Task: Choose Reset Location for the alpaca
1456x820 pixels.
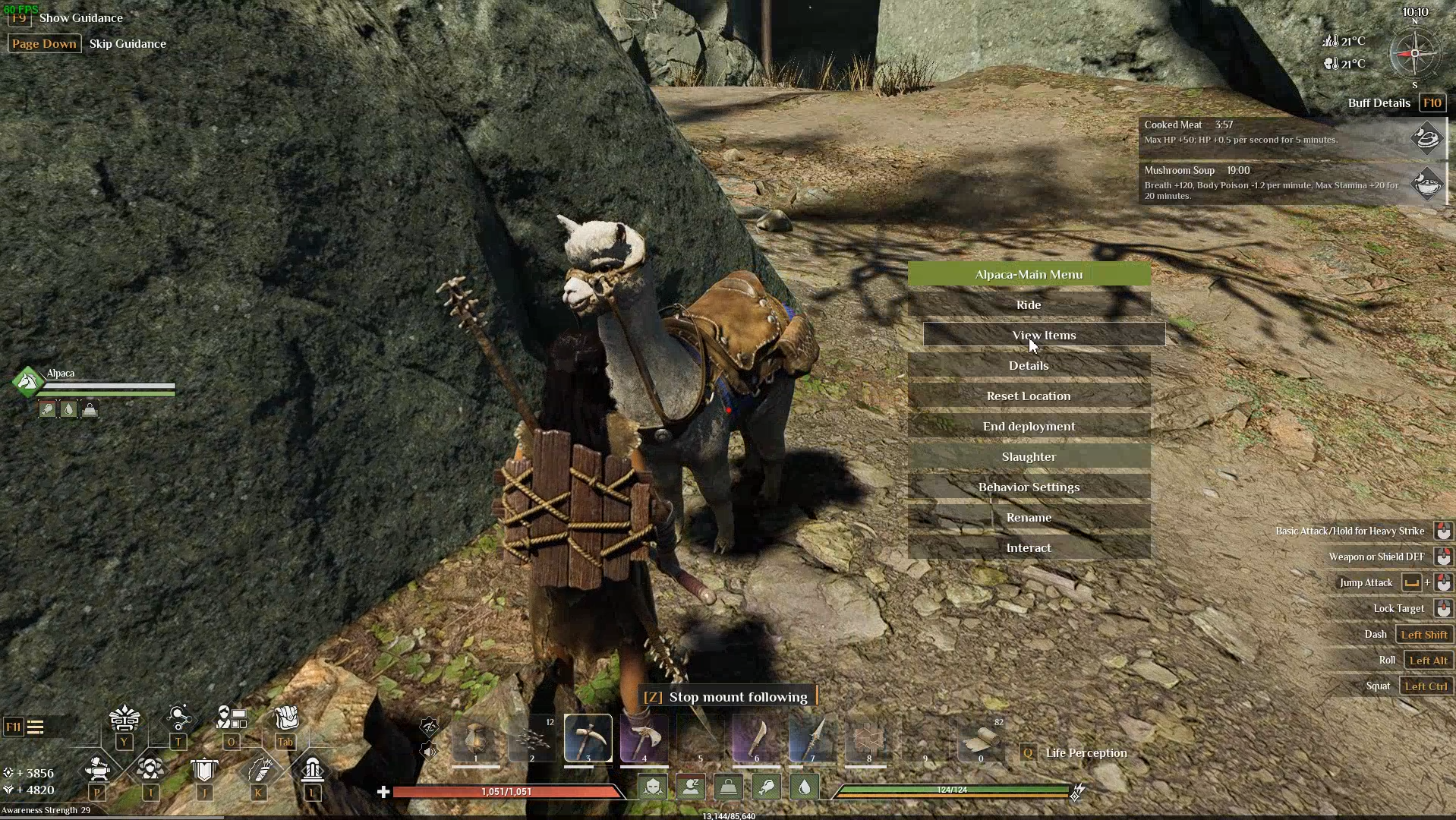Action: click(1029, 396)
